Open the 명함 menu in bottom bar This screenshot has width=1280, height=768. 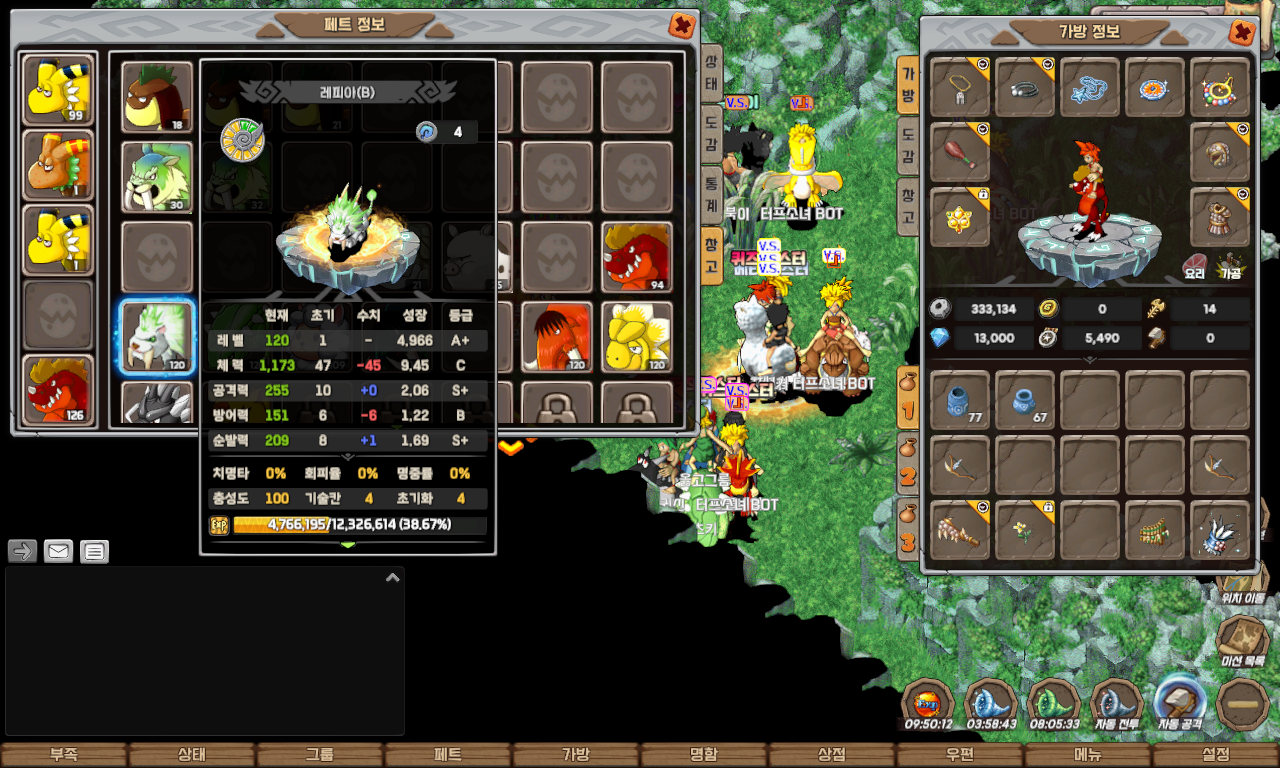[704, 755]
